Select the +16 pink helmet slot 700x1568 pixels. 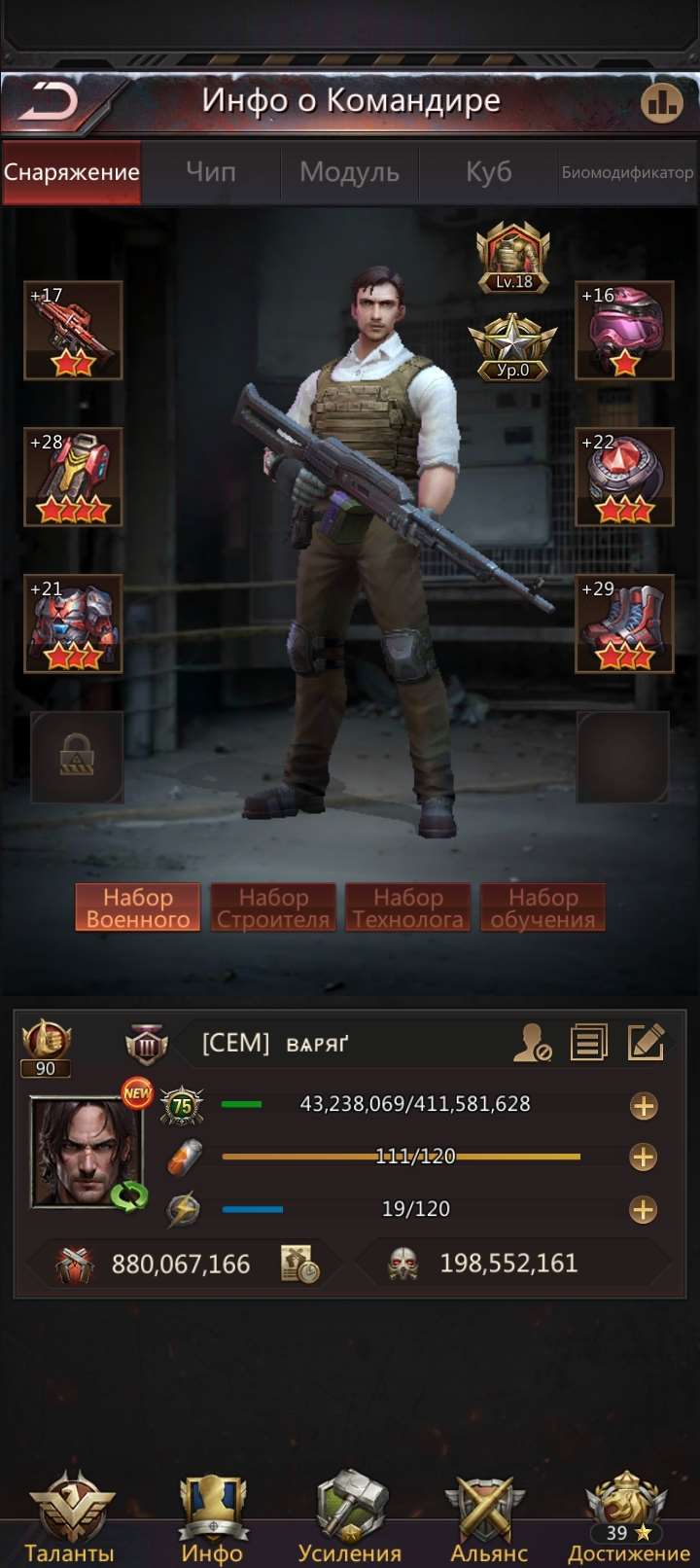click(624, 331)
